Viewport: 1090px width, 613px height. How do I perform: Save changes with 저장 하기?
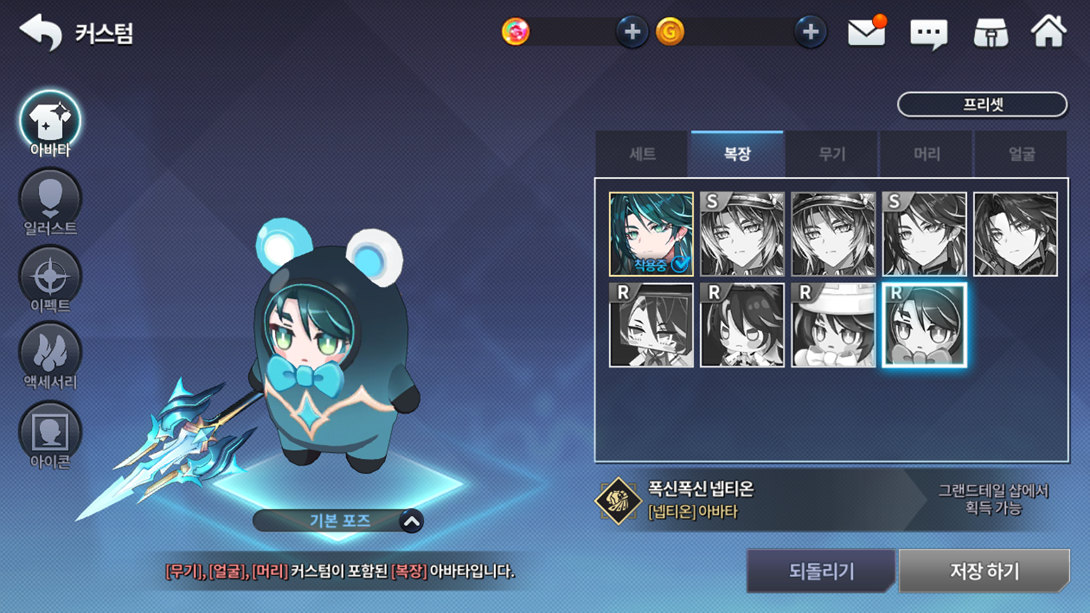tap(984, 571)
